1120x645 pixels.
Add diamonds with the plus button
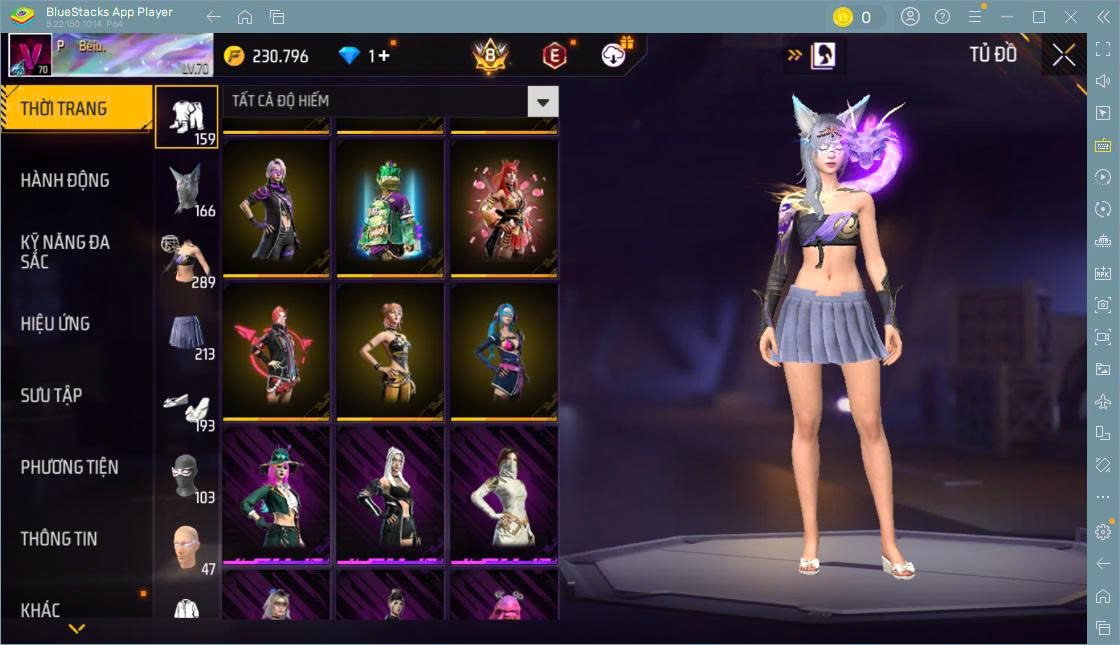point(385,56)
